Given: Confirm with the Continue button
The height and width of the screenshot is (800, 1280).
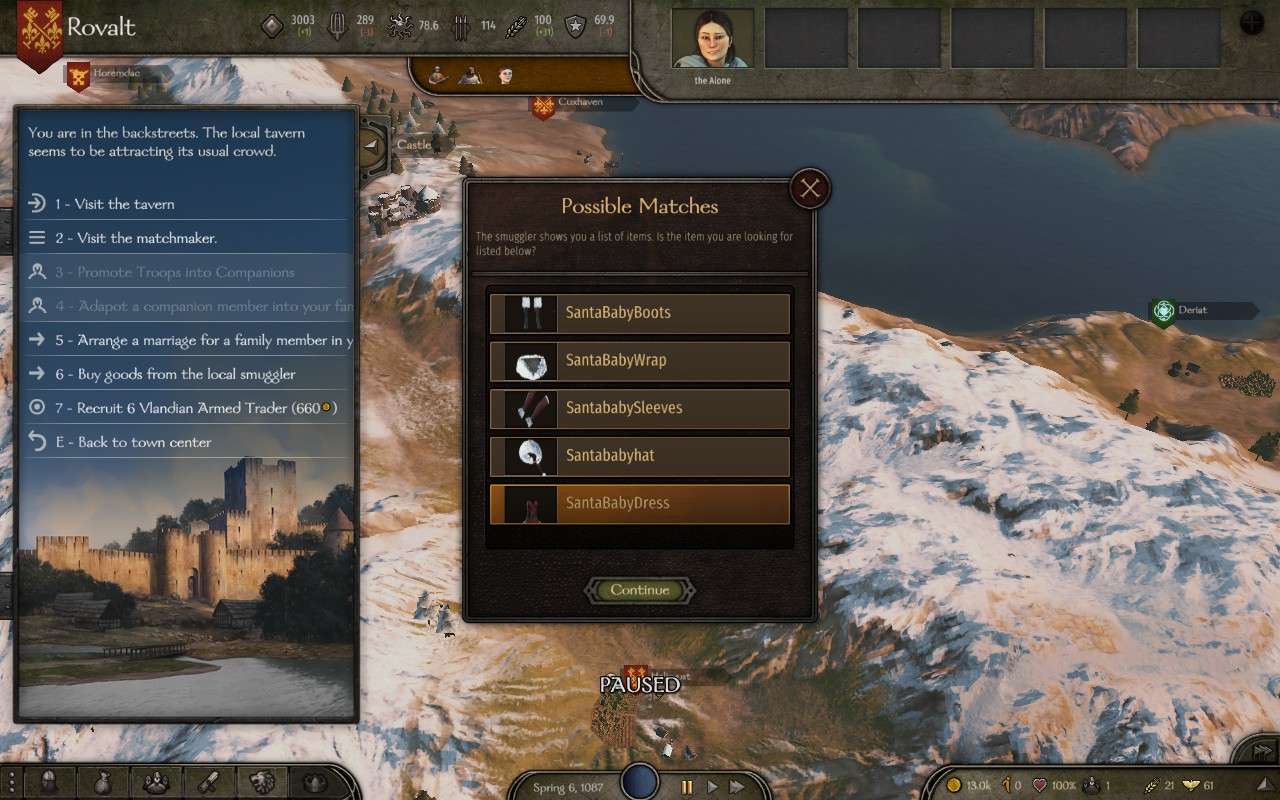Looking at the screenshot, I should [640, 590].
